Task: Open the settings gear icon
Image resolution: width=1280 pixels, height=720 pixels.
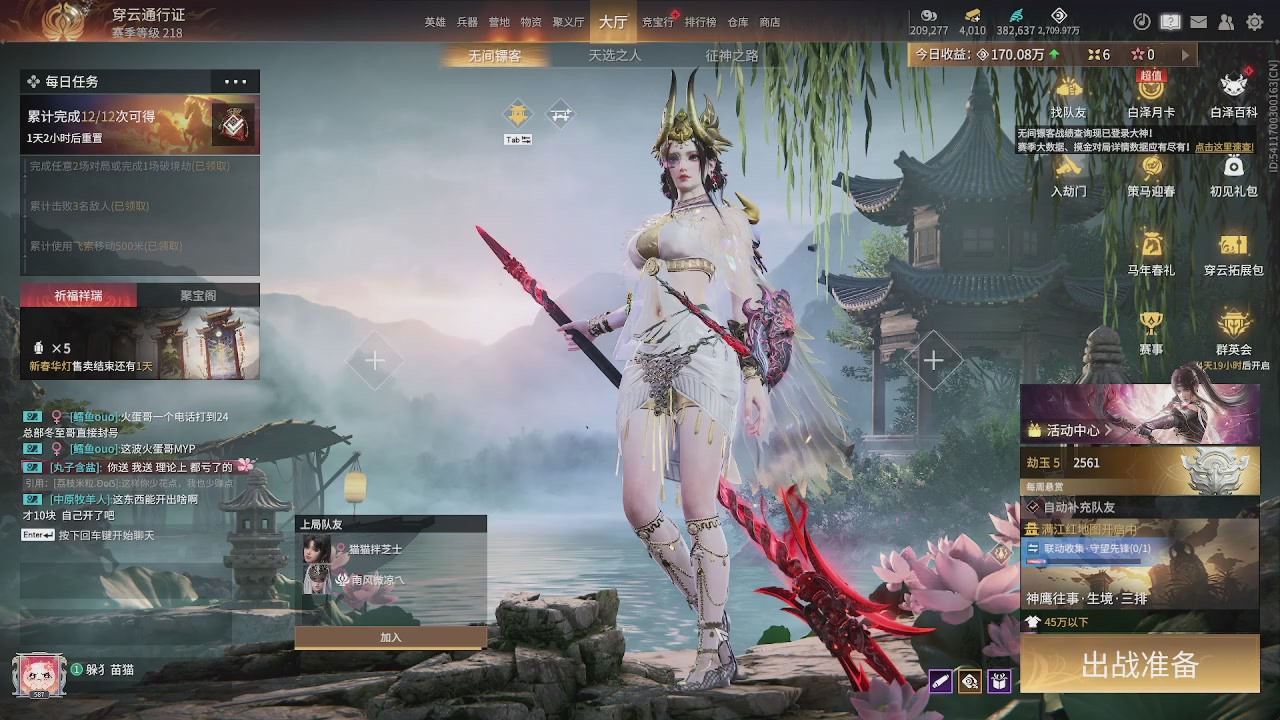Action: pyautogui.click(x=1255, y=22)
